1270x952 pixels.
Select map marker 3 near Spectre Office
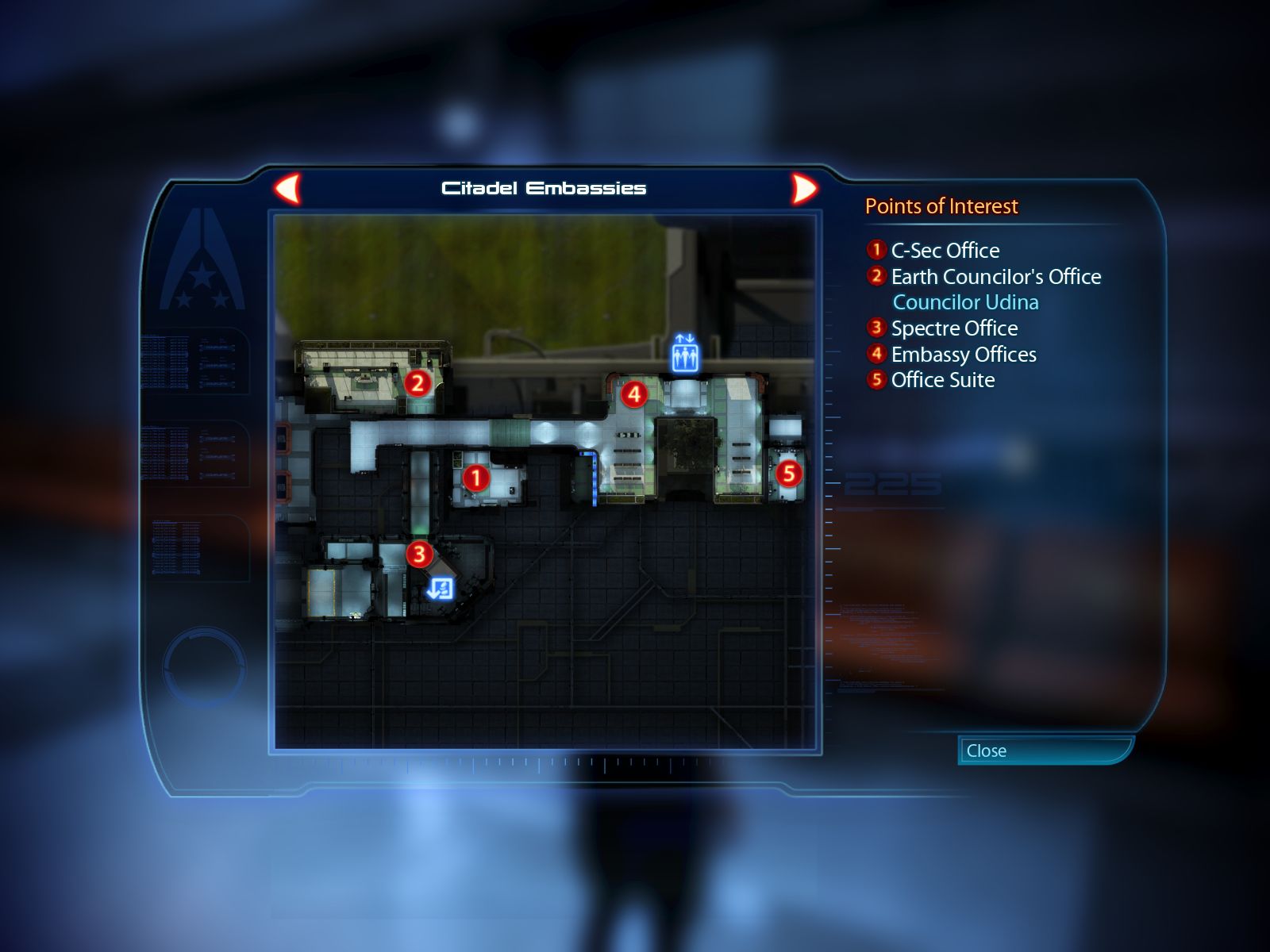[419, 554]
